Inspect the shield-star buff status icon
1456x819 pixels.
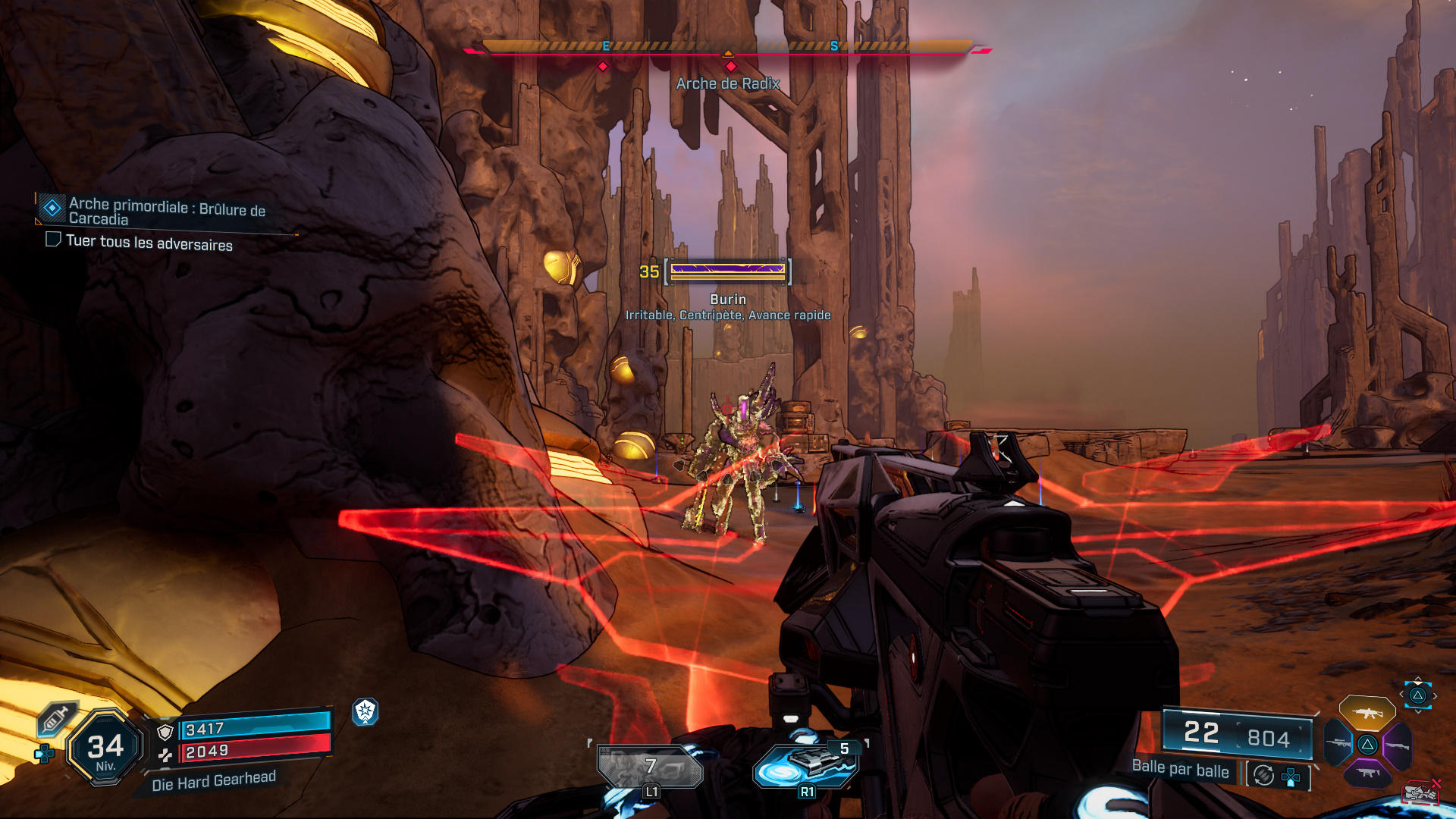tap(365, 711)
